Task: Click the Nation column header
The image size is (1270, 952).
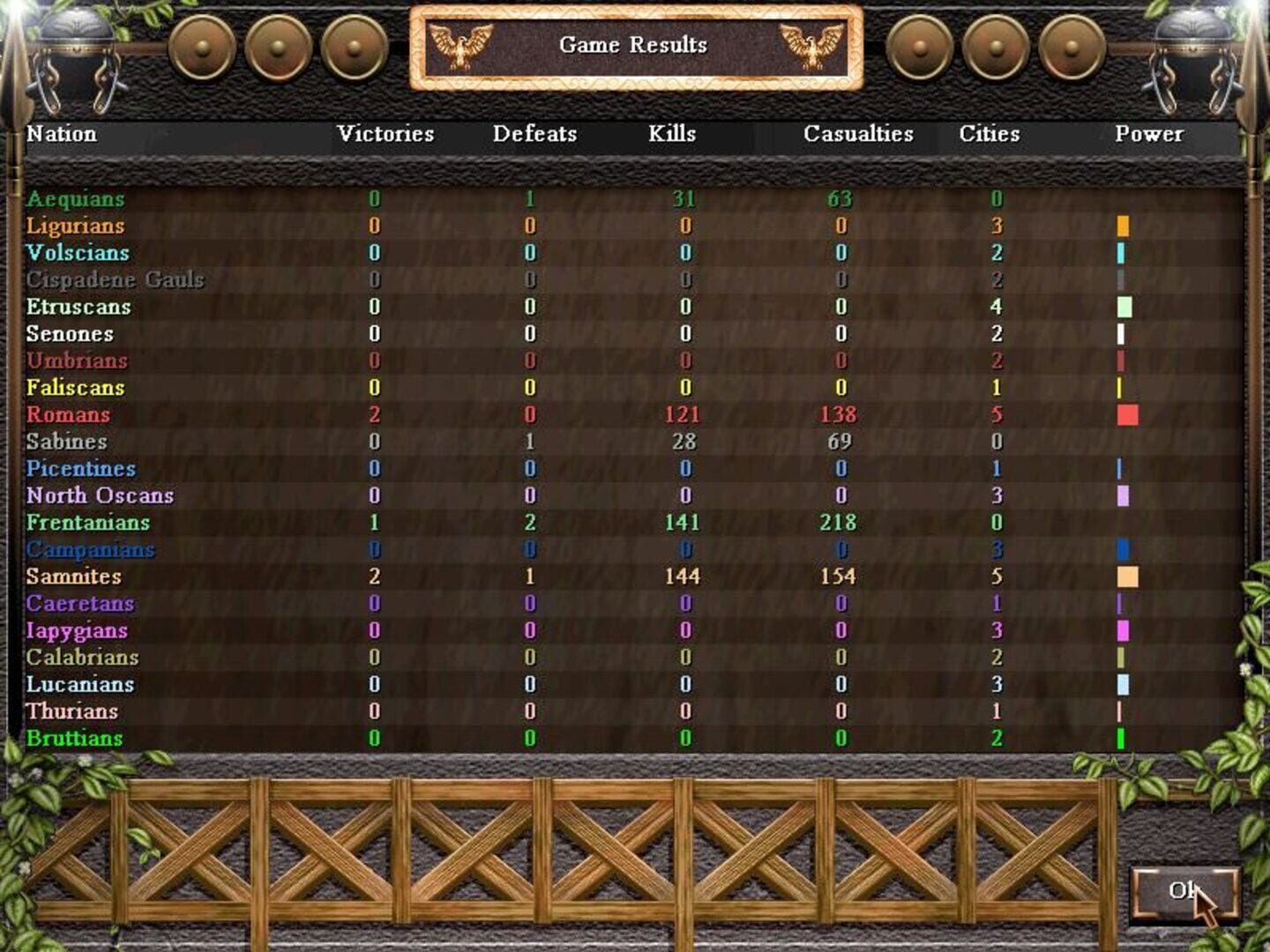Action: [61, 134]
